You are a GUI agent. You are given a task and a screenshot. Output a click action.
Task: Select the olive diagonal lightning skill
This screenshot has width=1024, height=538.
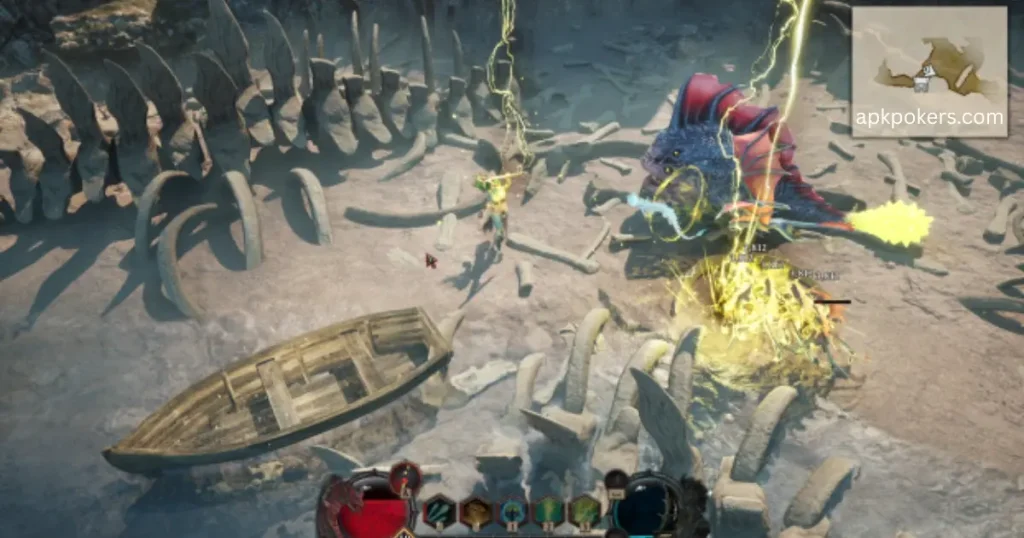coord(584,512)
